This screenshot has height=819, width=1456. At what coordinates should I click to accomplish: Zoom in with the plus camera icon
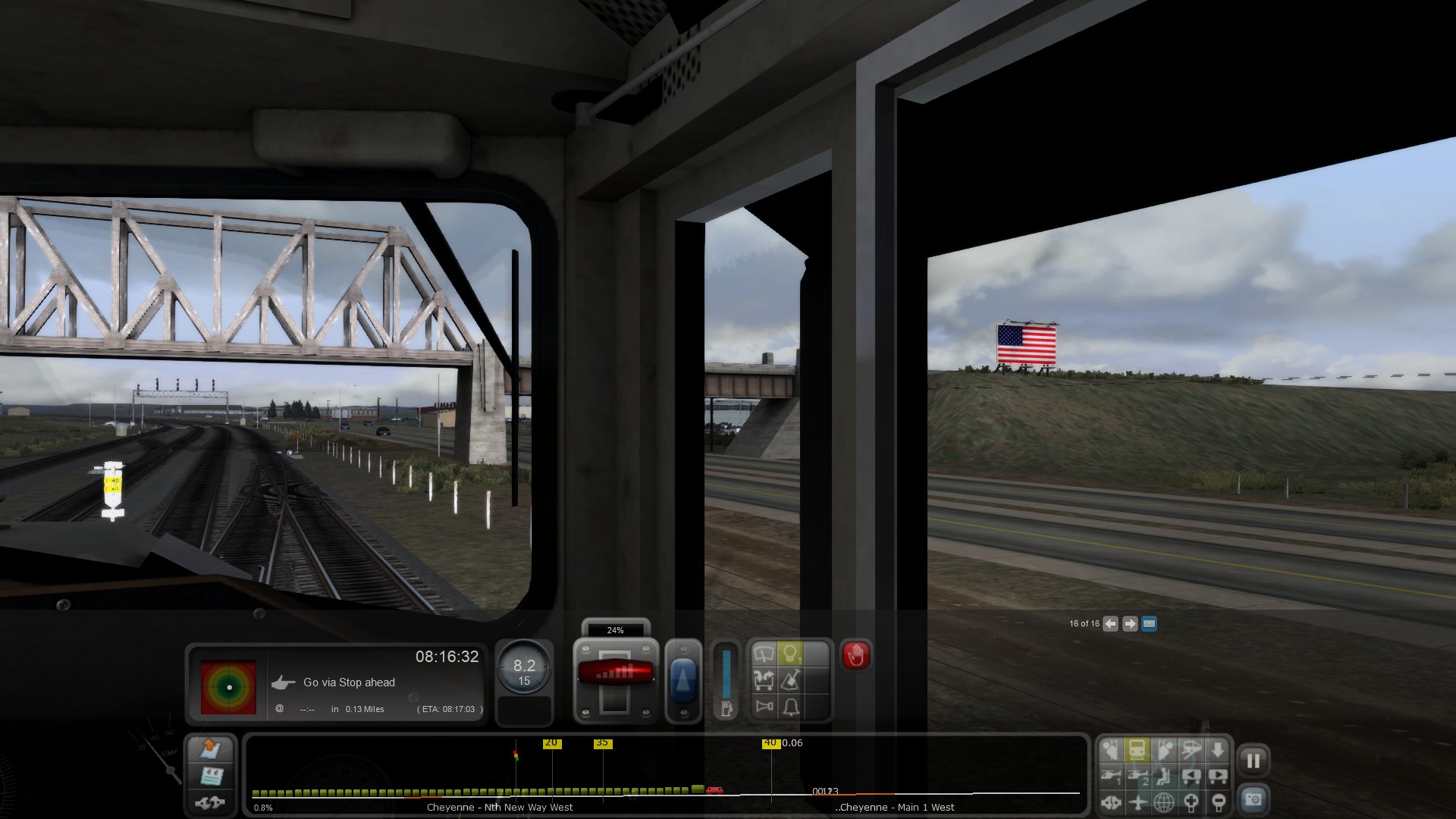[x=1191, y=802]
